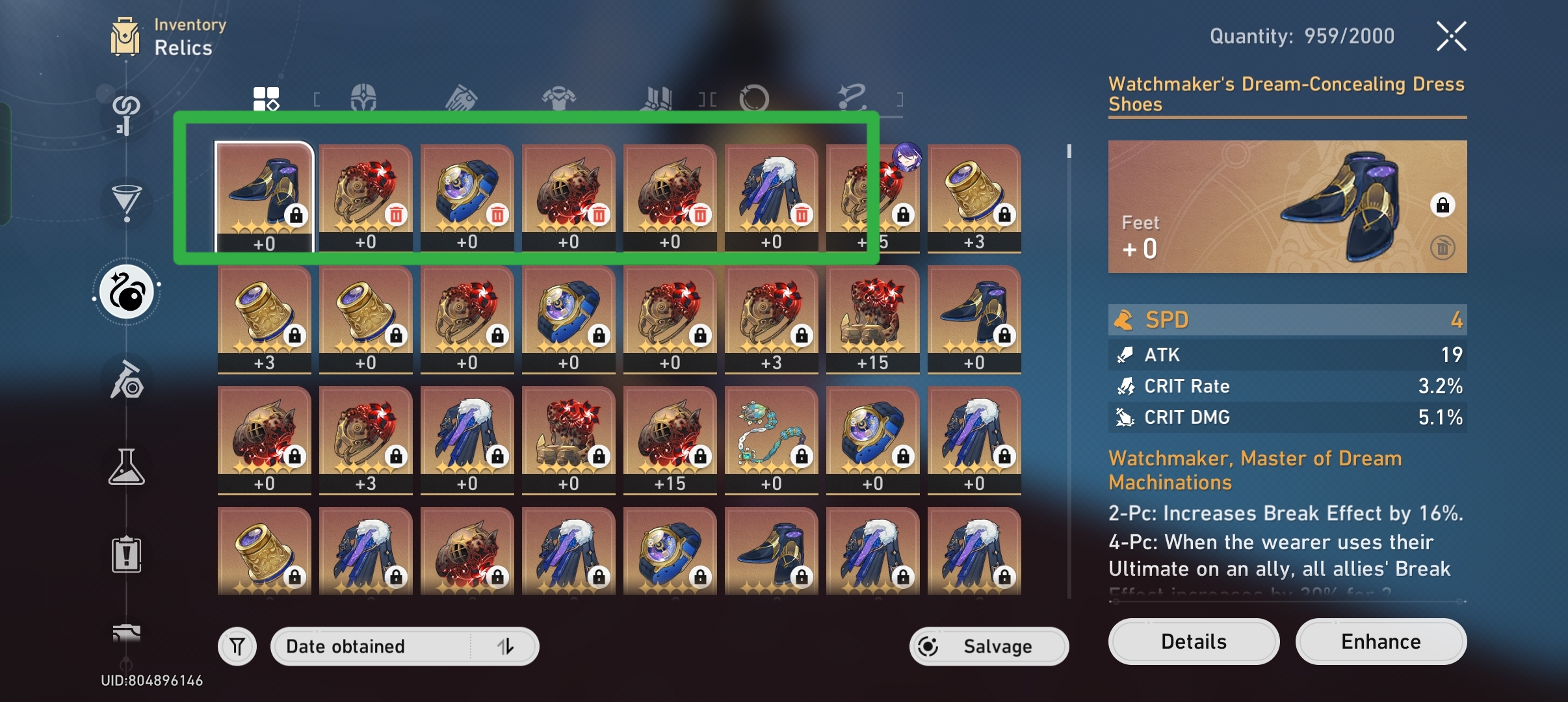This screenshot has height=702, width=1568.
Task: Switch to the All relics grid tab
Action: (265, 97)
